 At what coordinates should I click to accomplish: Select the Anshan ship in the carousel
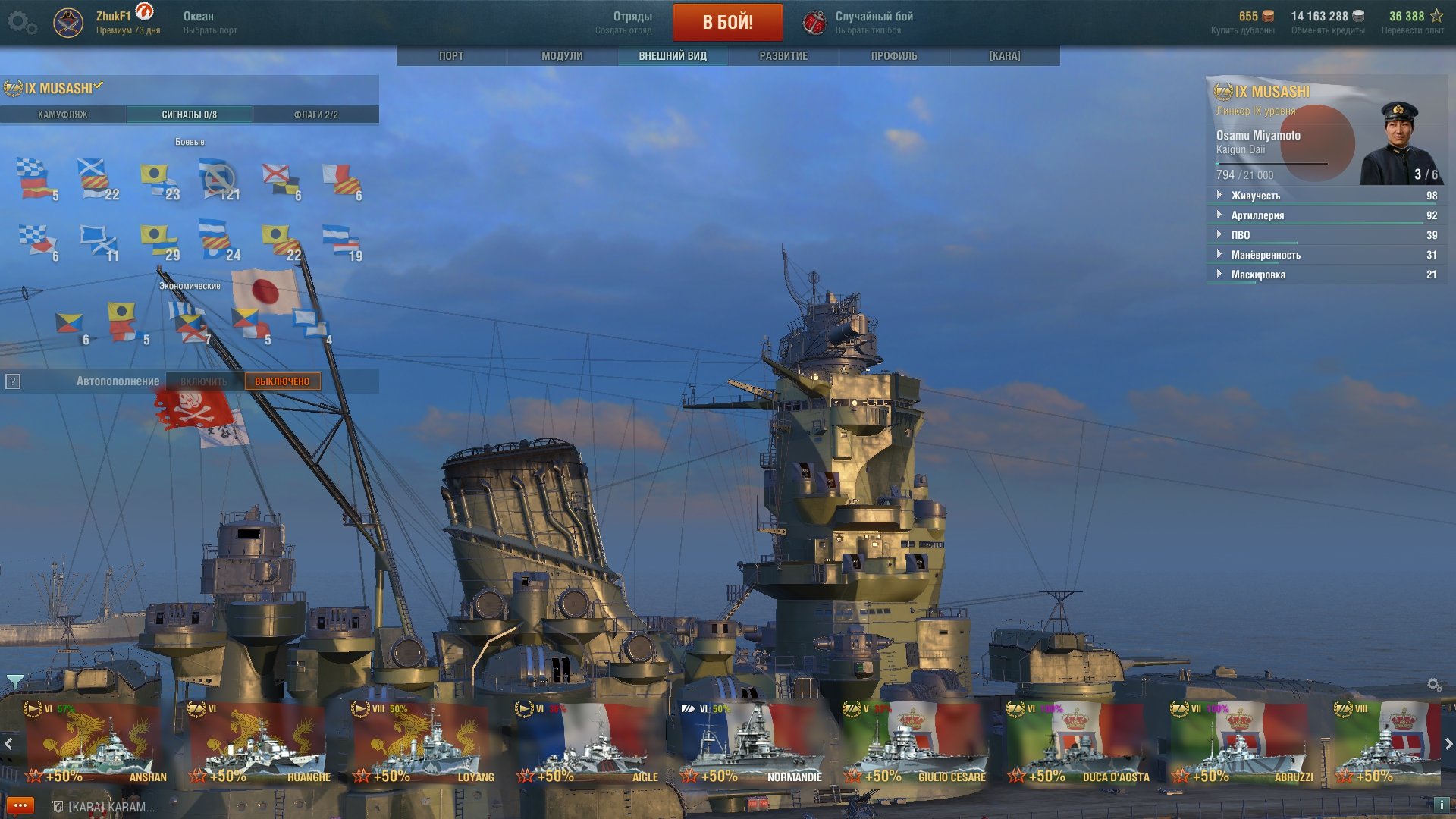(95, 743)
